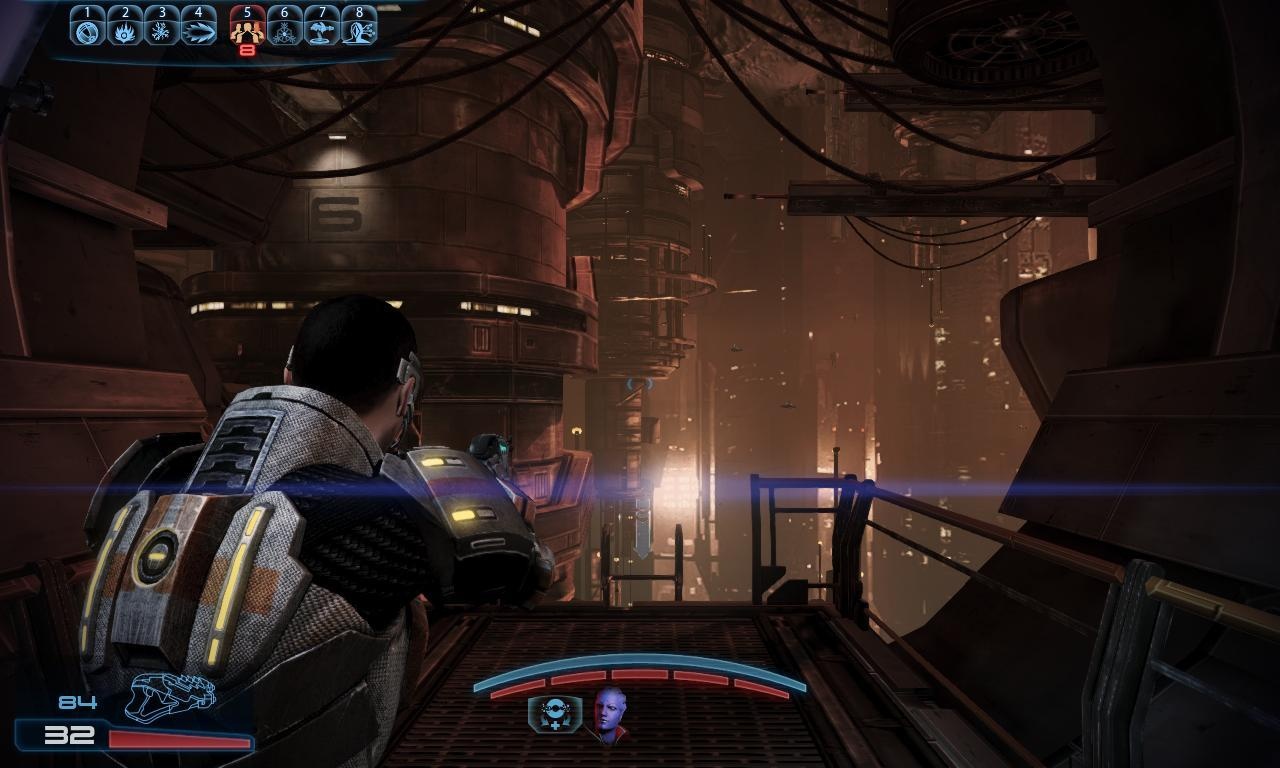Use the flame ability in slot 2
The width and height of the screenshot is (1280, 768).
[125, 29]
